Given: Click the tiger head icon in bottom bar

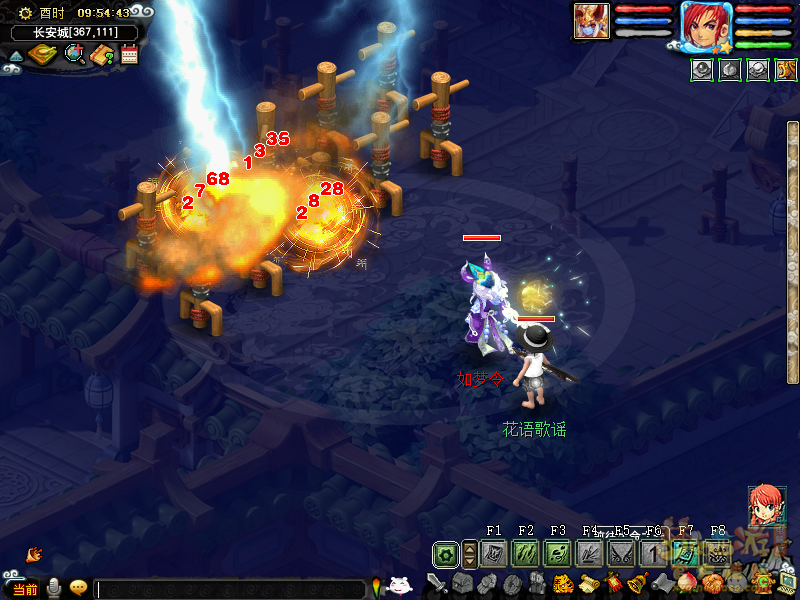Looking at the screenshot, I should (563, 583).
